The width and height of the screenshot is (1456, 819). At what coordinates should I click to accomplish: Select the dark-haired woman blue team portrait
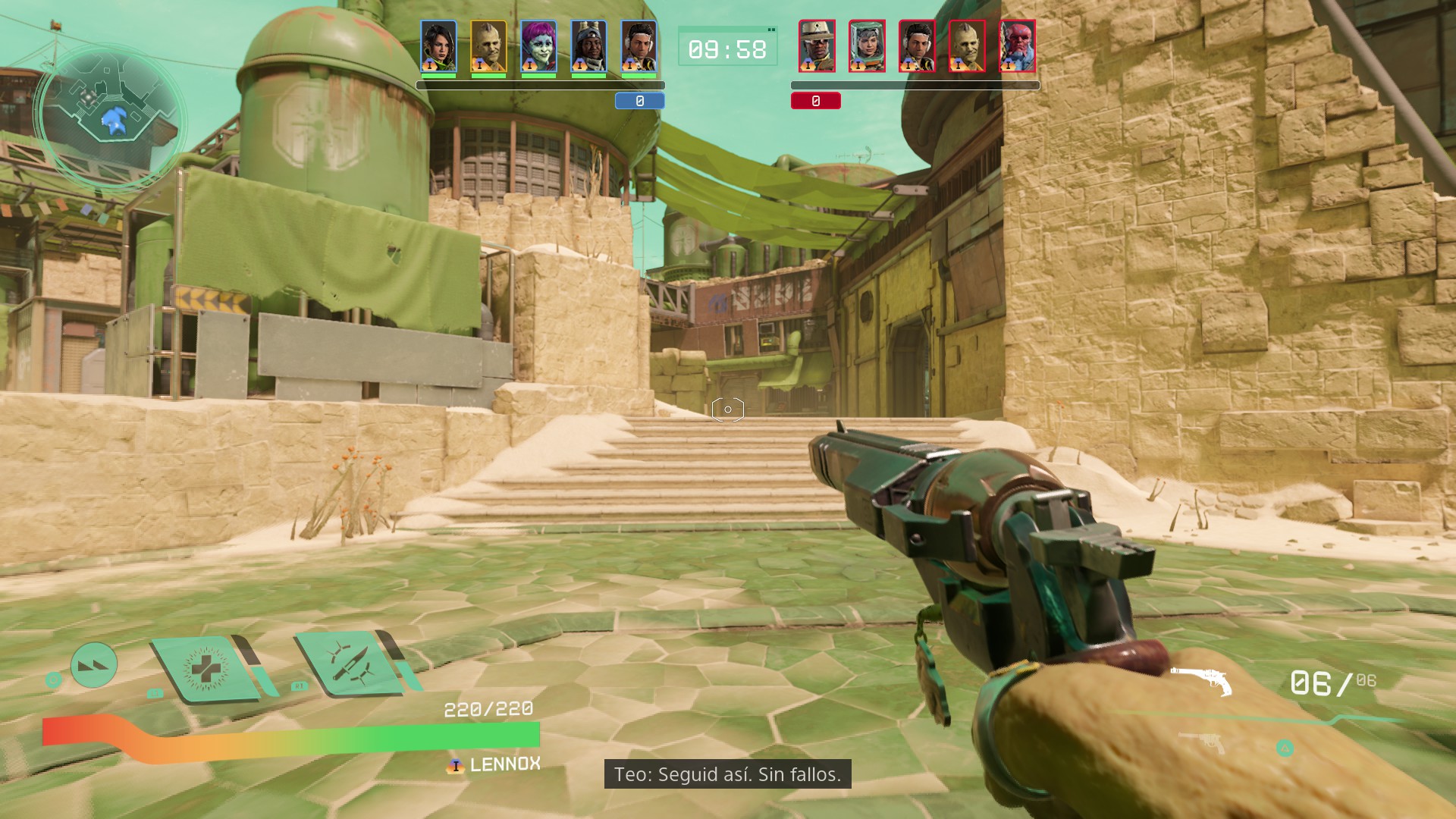point(438,47)
